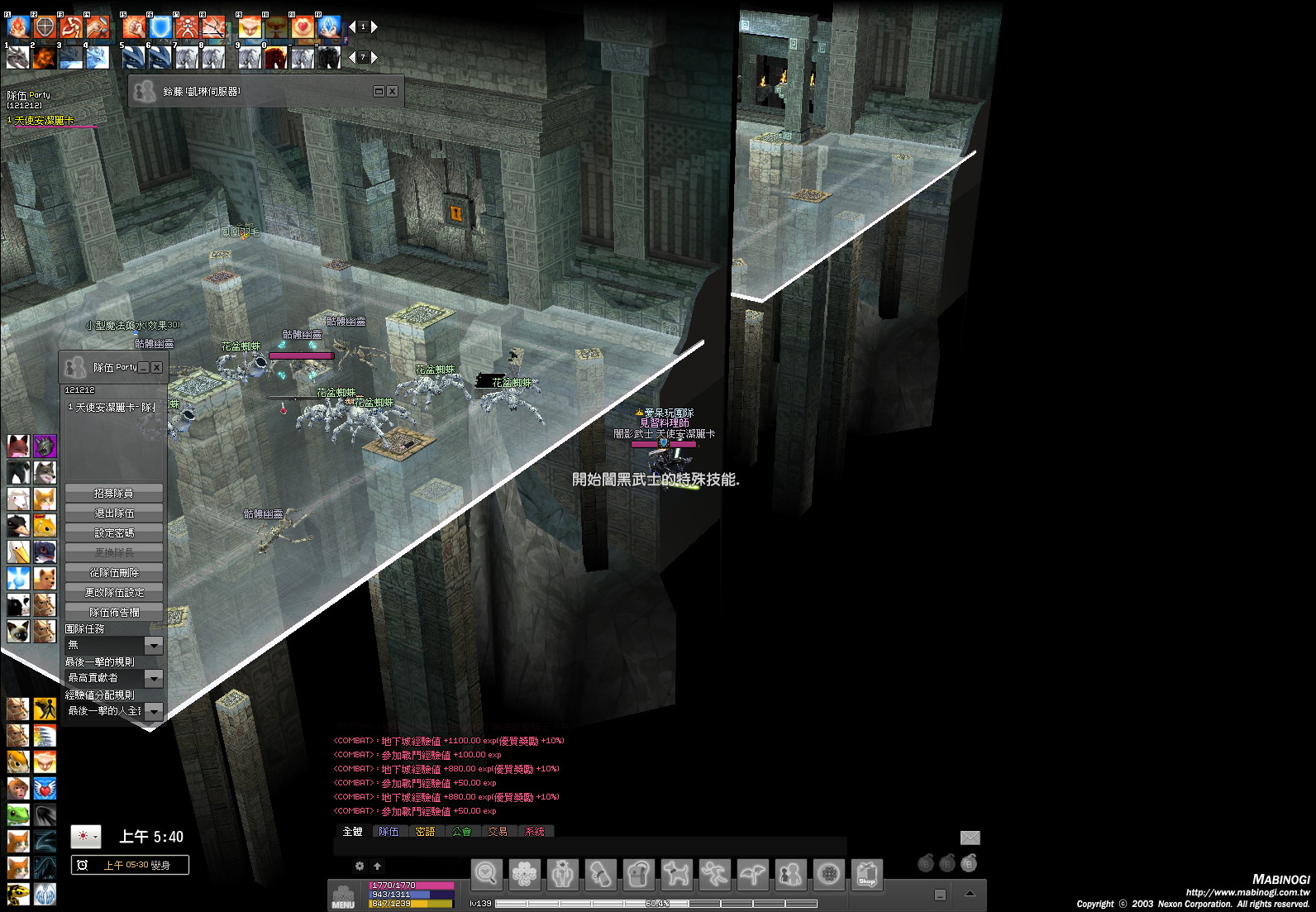1316x912 pixels.
Task: Open the Shop from the bottom toolbar
Action: tap(866, 874)
